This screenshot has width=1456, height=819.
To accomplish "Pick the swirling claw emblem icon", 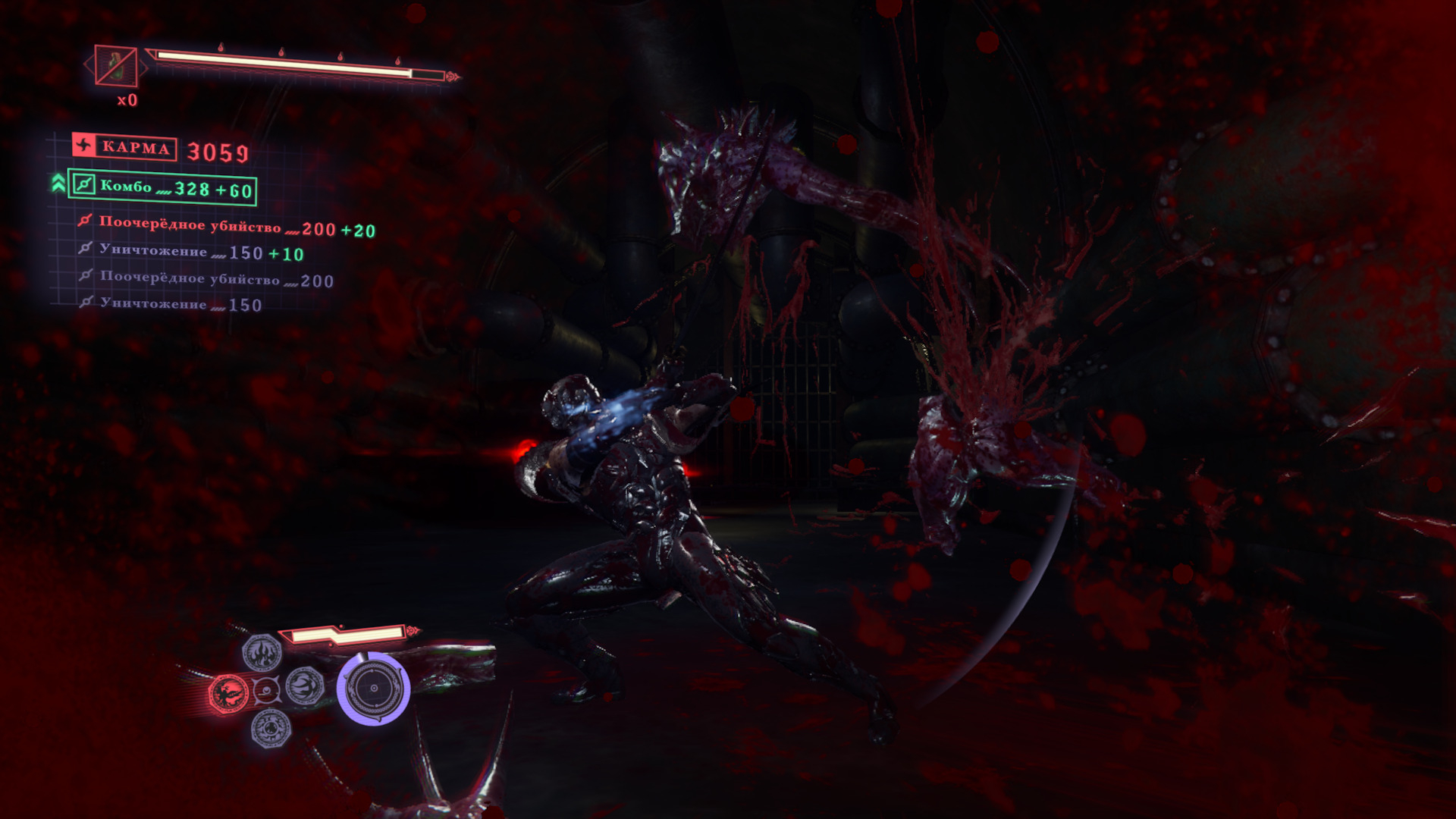I will coord(305,686).
